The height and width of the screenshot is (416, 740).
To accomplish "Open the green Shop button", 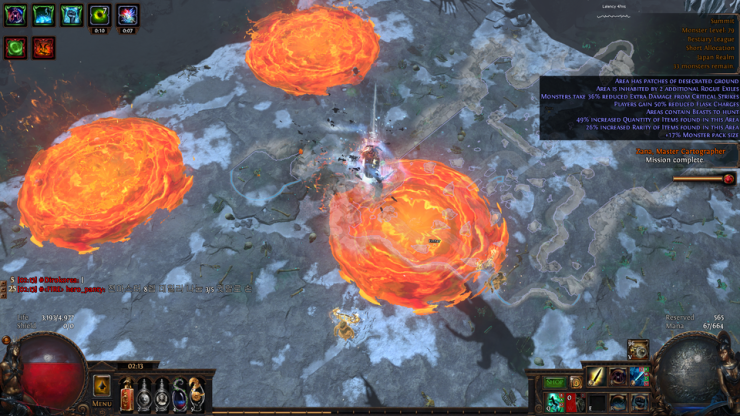I will [x=555, y=382].
